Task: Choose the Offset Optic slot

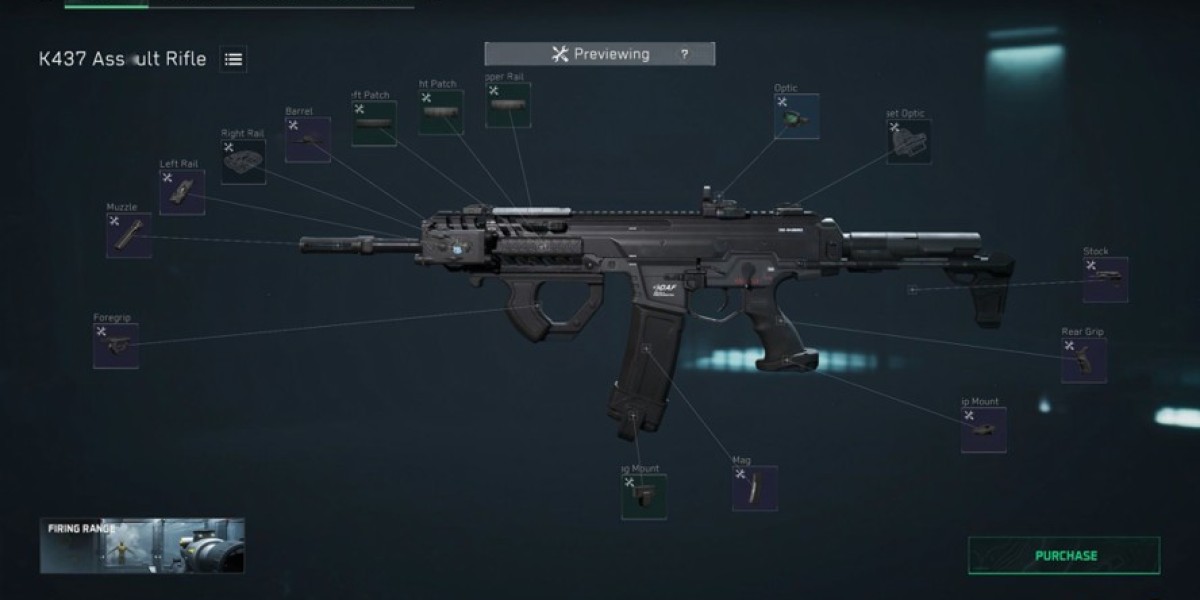Action: [908, 142]
